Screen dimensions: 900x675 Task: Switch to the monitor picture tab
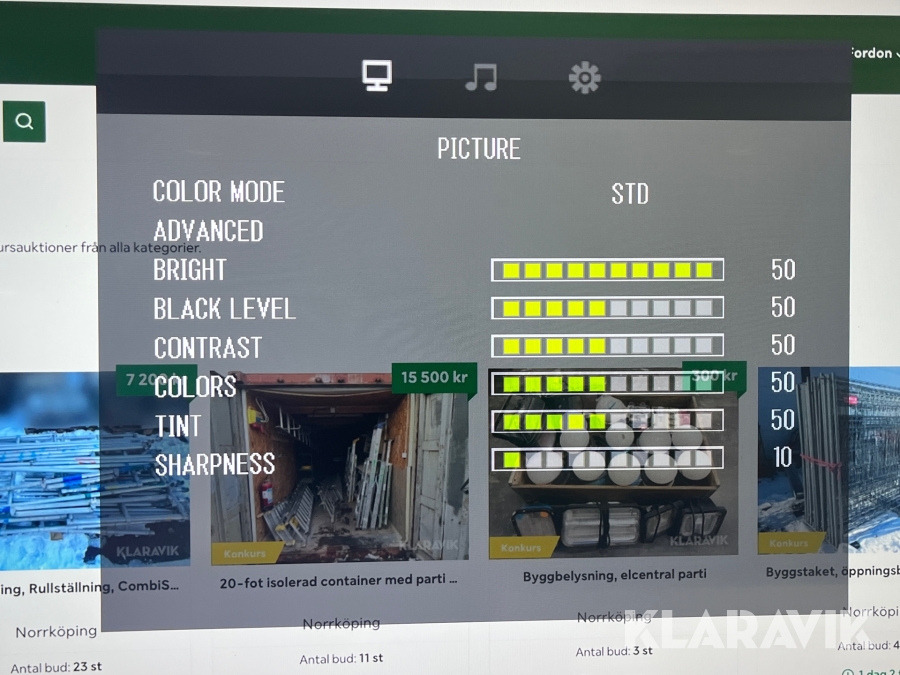pos(377,76)
